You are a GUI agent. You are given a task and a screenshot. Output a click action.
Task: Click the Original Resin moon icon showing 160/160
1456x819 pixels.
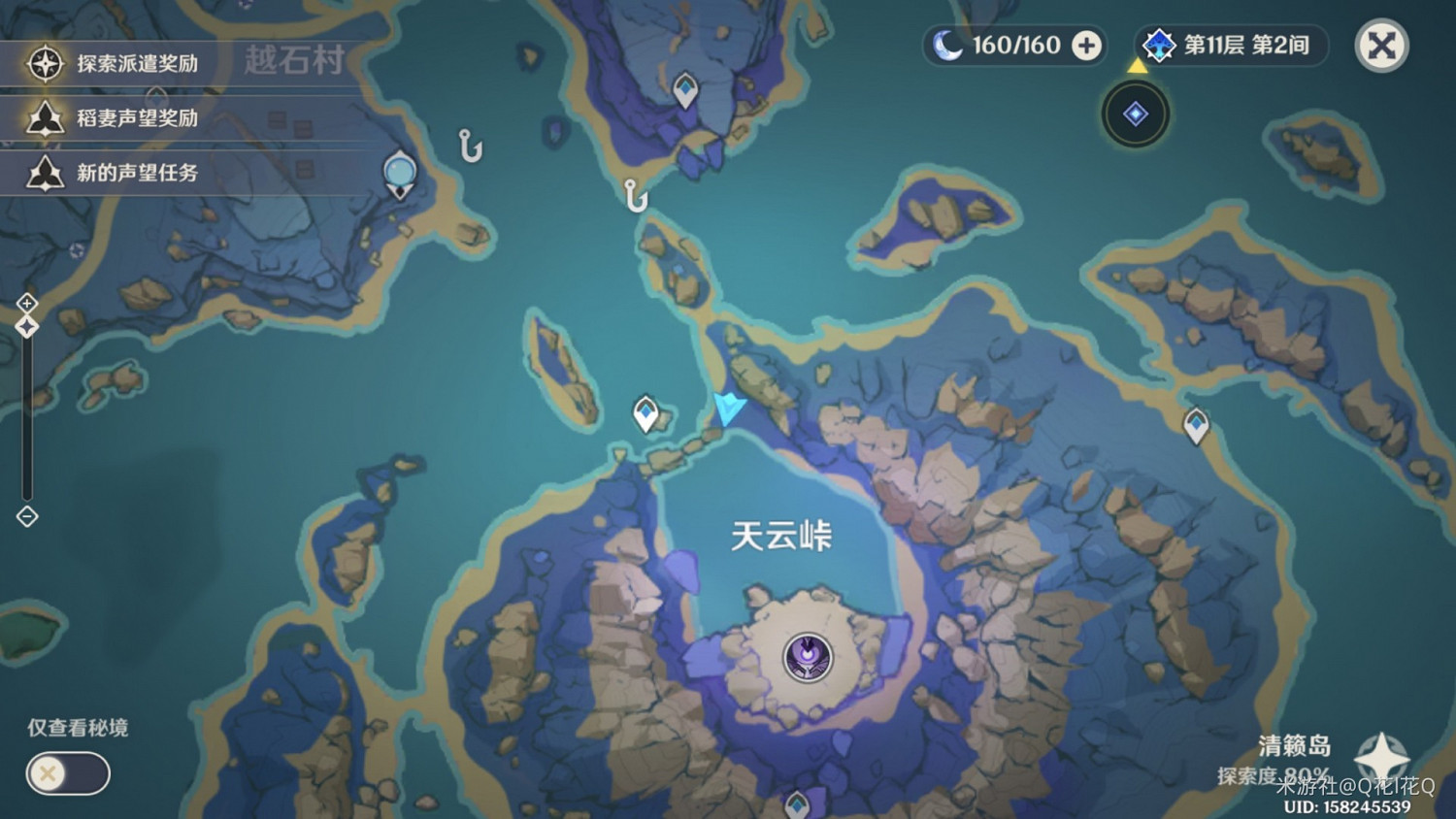(949, 45)
